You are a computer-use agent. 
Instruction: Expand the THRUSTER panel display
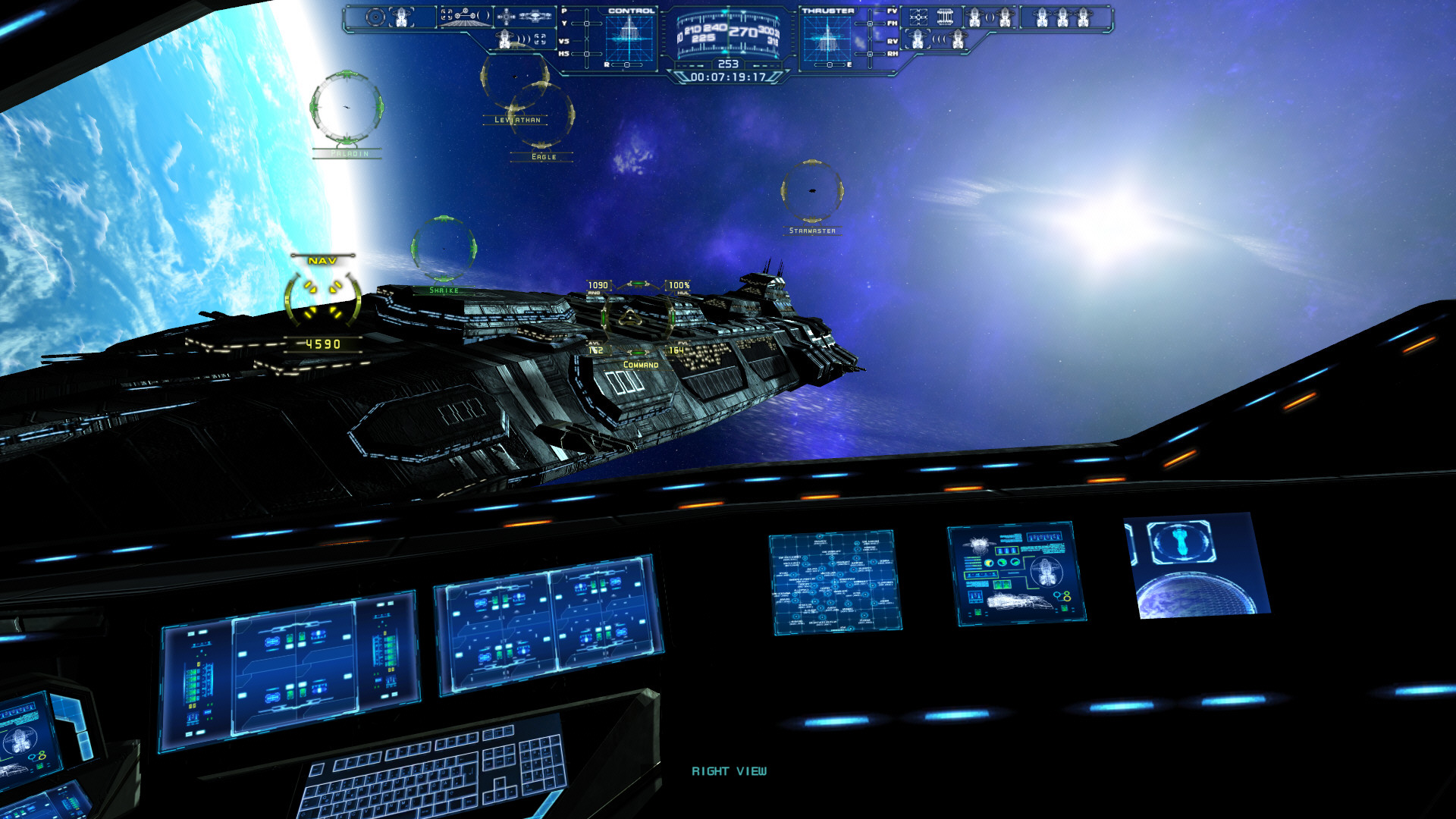pos(827,38)
